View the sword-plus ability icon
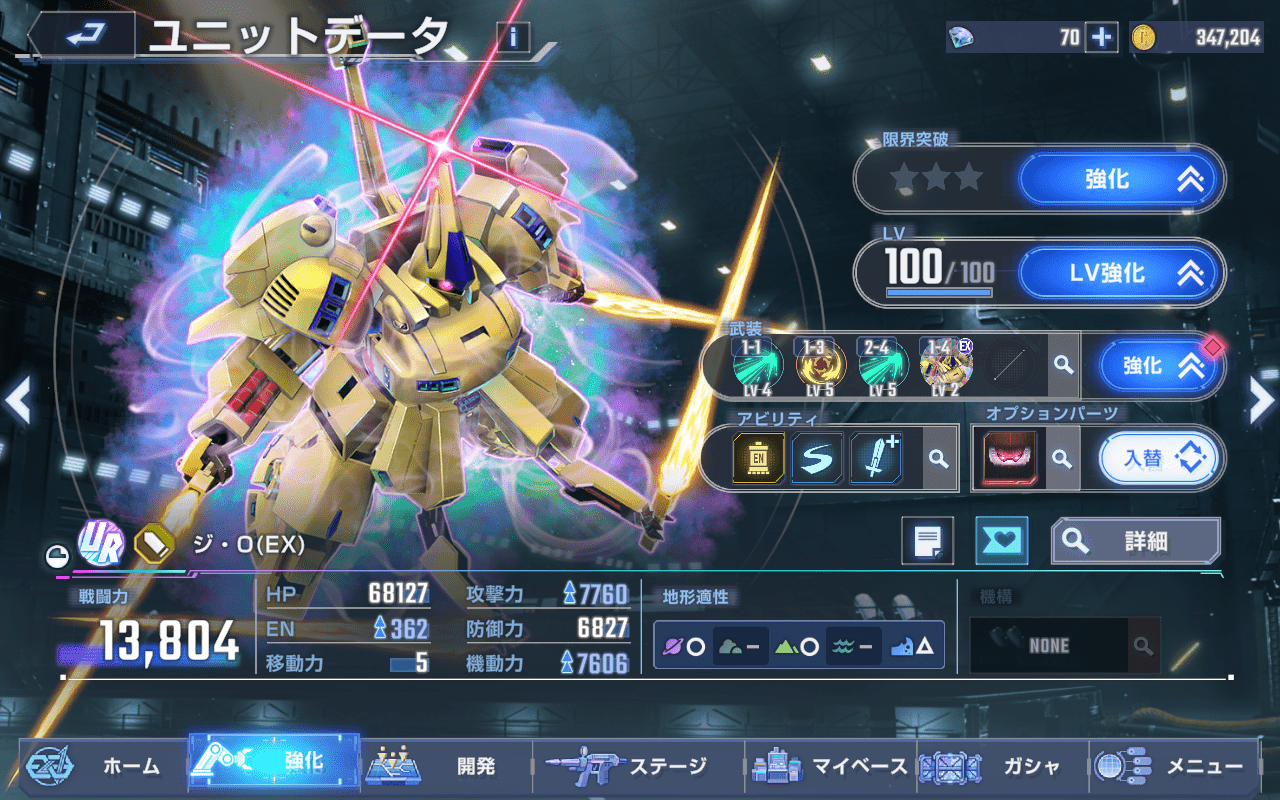Screen dimensions: 1280x800 [876, 458]
